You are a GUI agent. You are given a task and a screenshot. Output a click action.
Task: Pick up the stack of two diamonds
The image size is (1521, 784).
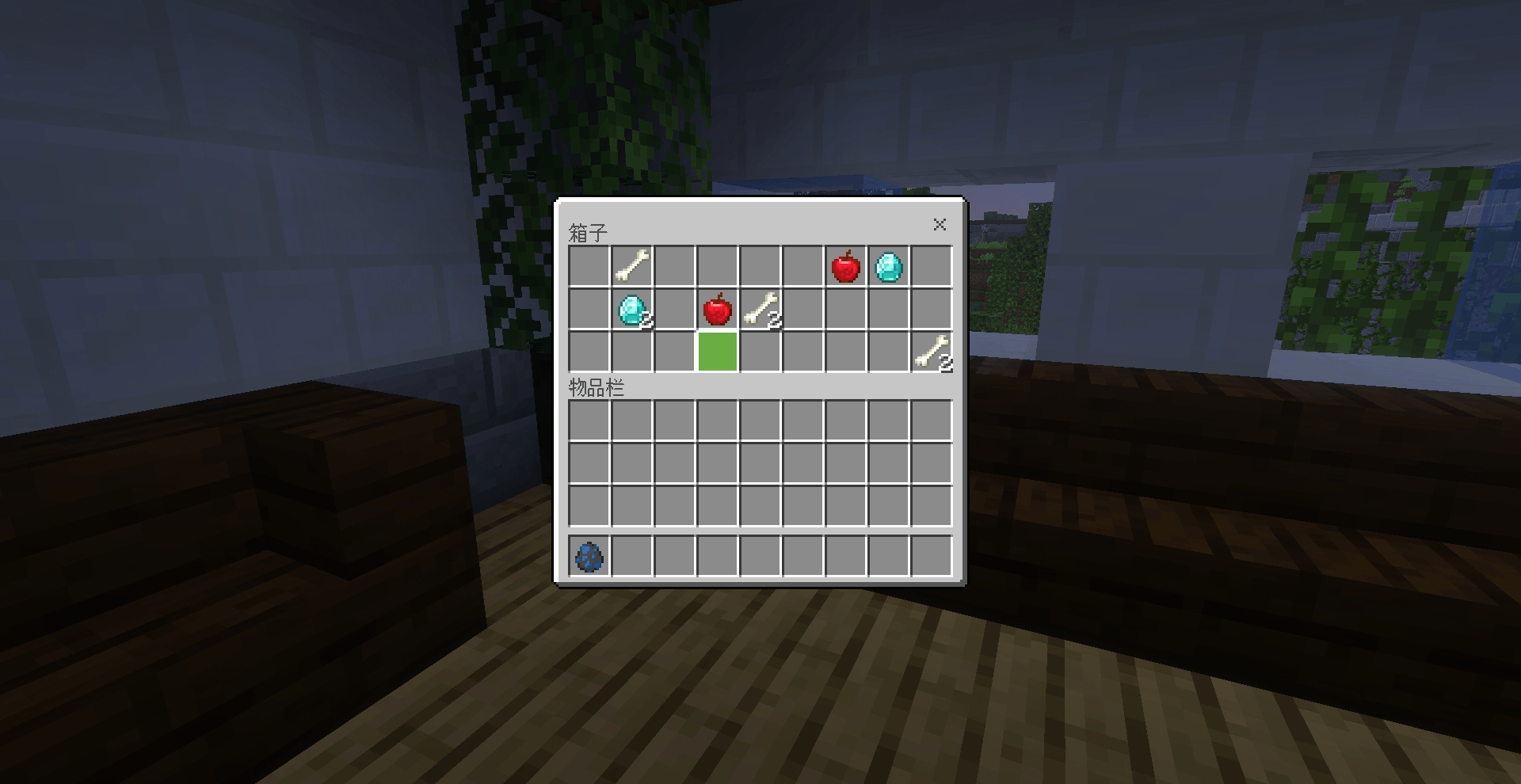click(631, 309)
